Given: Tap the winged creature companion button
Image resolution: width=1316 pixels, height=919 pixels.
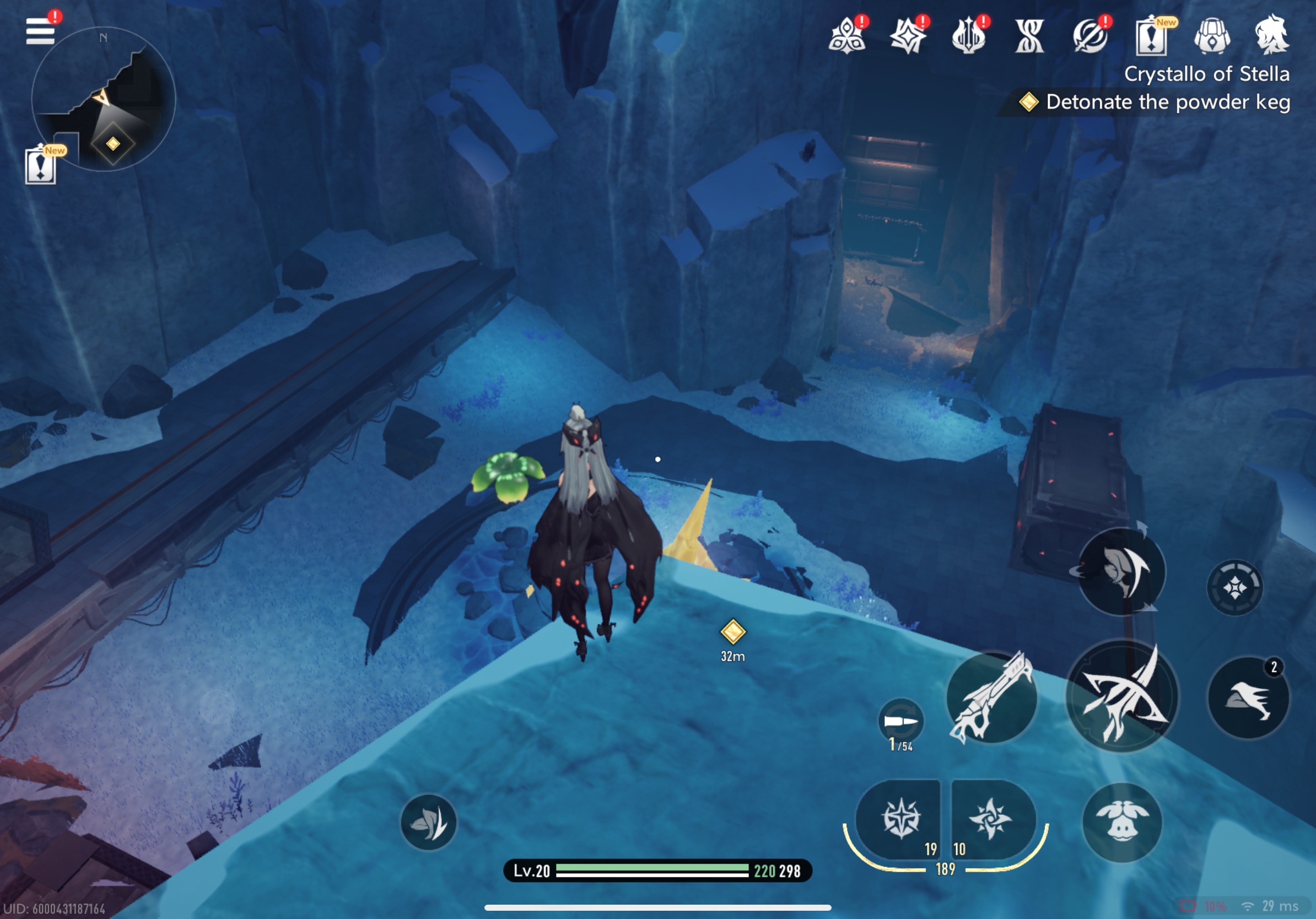Looking at the screenshot, I should point(1121,823).
